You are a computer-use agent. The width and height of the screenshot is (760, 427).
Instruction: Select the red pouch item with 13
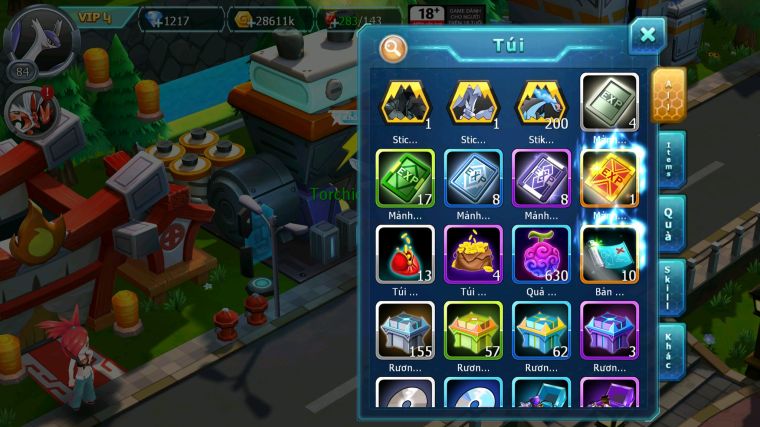point(405,252)
